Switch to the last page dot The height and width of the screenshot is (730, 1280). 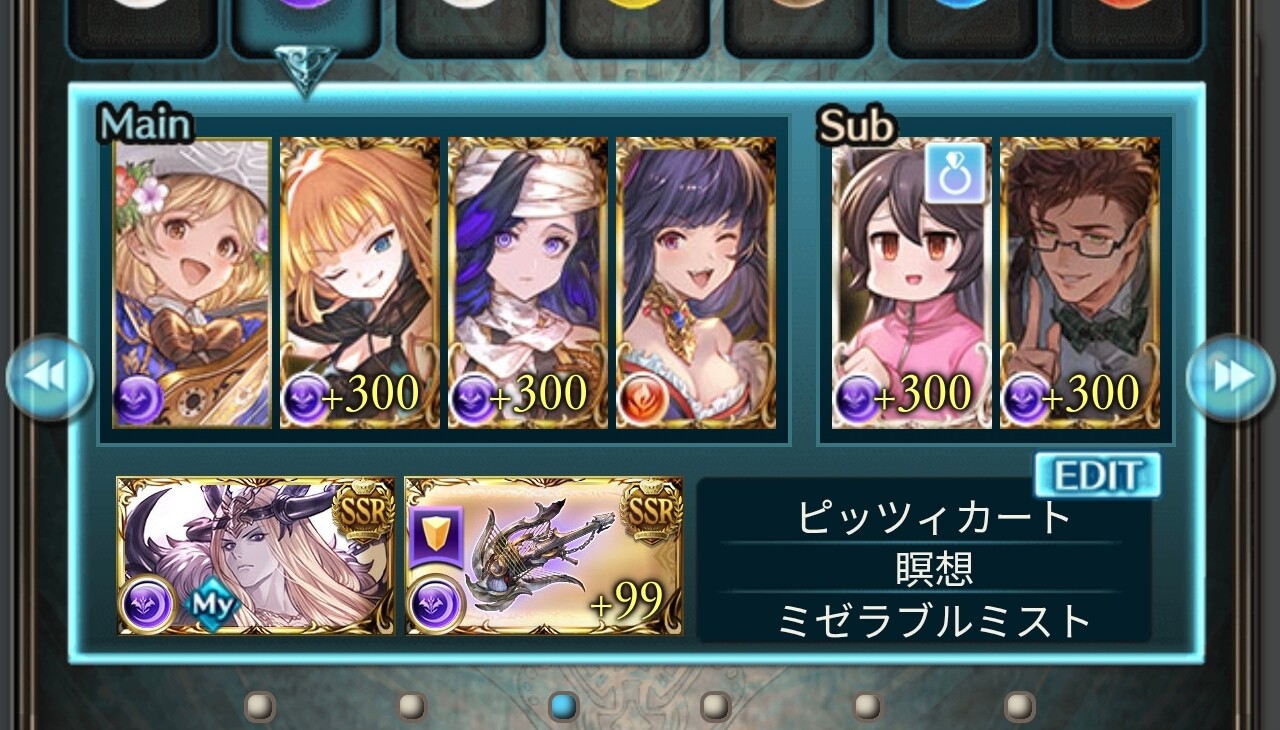(1019, 707)
